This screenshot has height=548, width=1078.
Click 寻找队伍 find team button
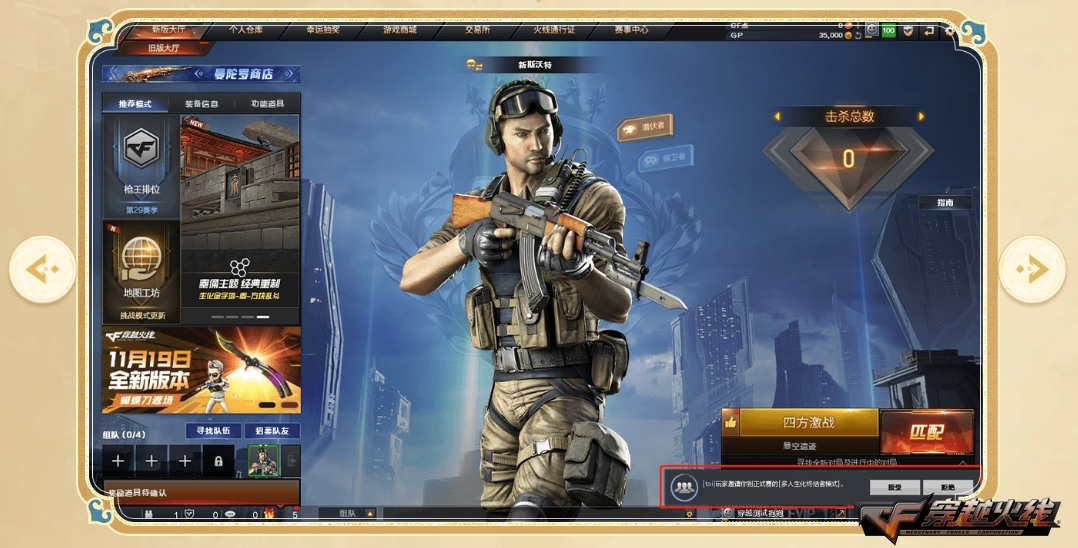coord(213,431)
